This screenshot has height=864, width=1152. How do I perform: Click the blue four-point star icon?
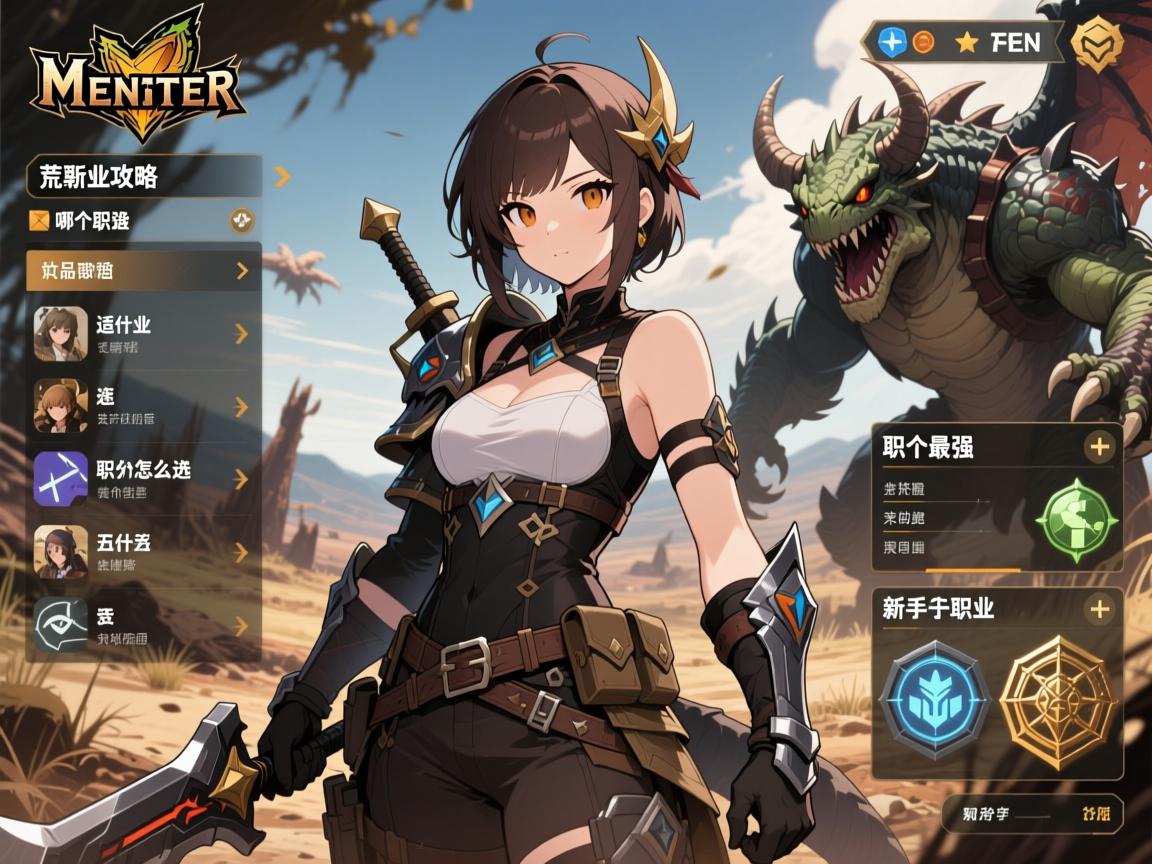pyautogui.click(x=891, y=42)
